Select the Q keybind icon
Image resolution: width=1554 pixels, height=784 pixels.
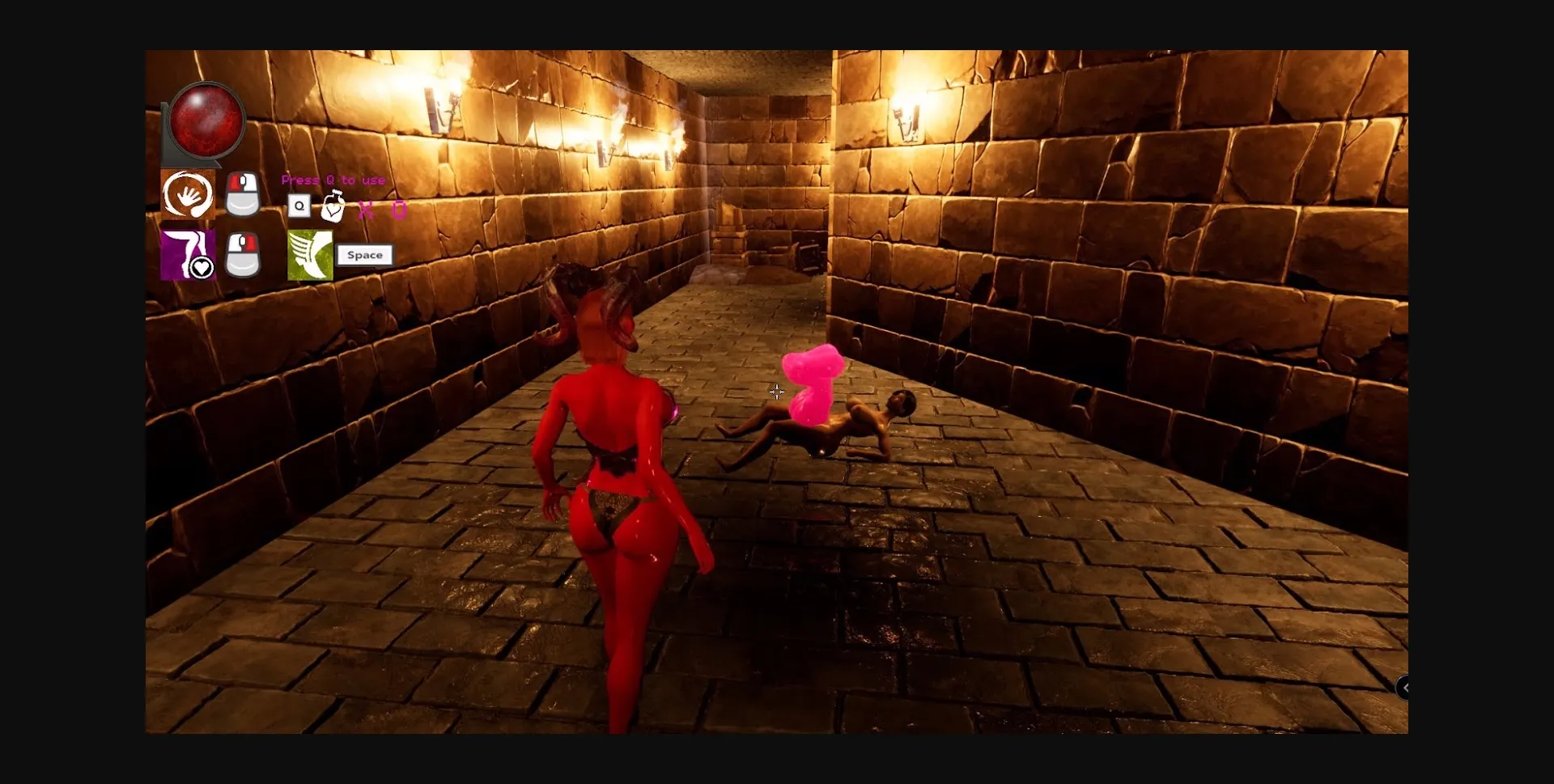pyautogui.click(x=299, y=207)
